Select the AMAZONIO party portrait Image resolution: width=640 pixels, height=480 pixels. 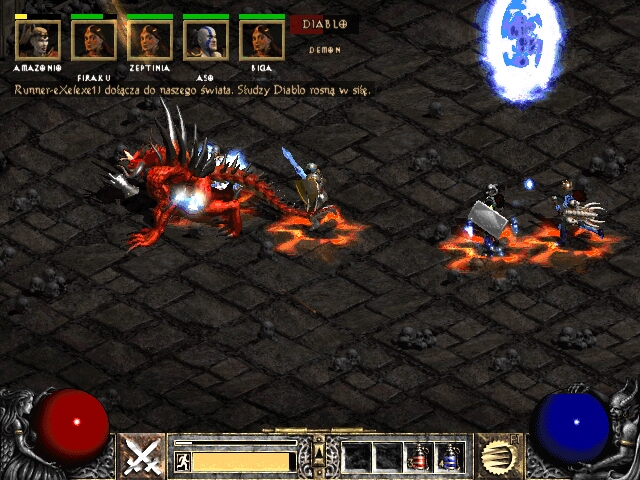coord(38,40)
